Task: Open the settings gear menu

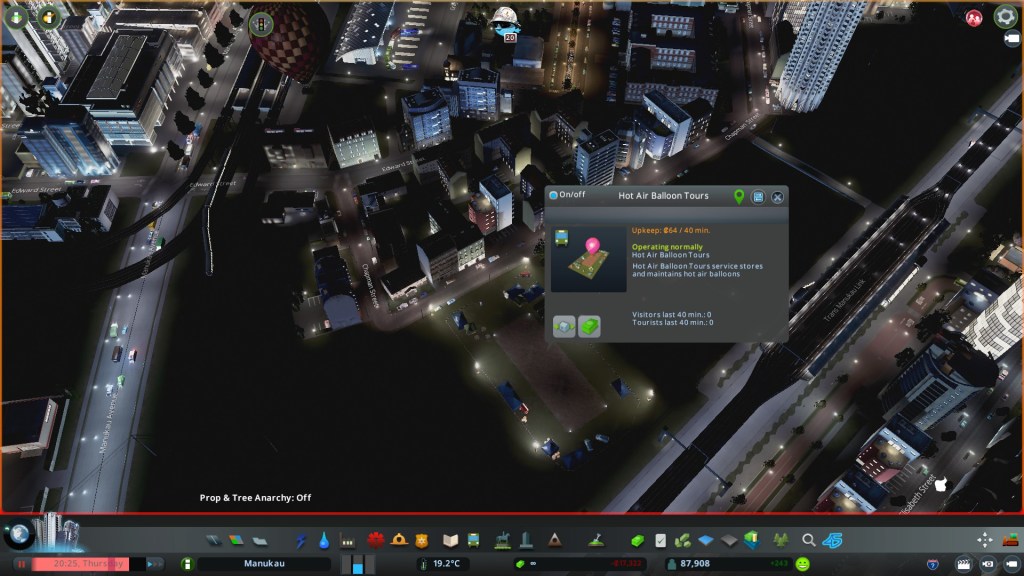Action: tap(1005, 16)
